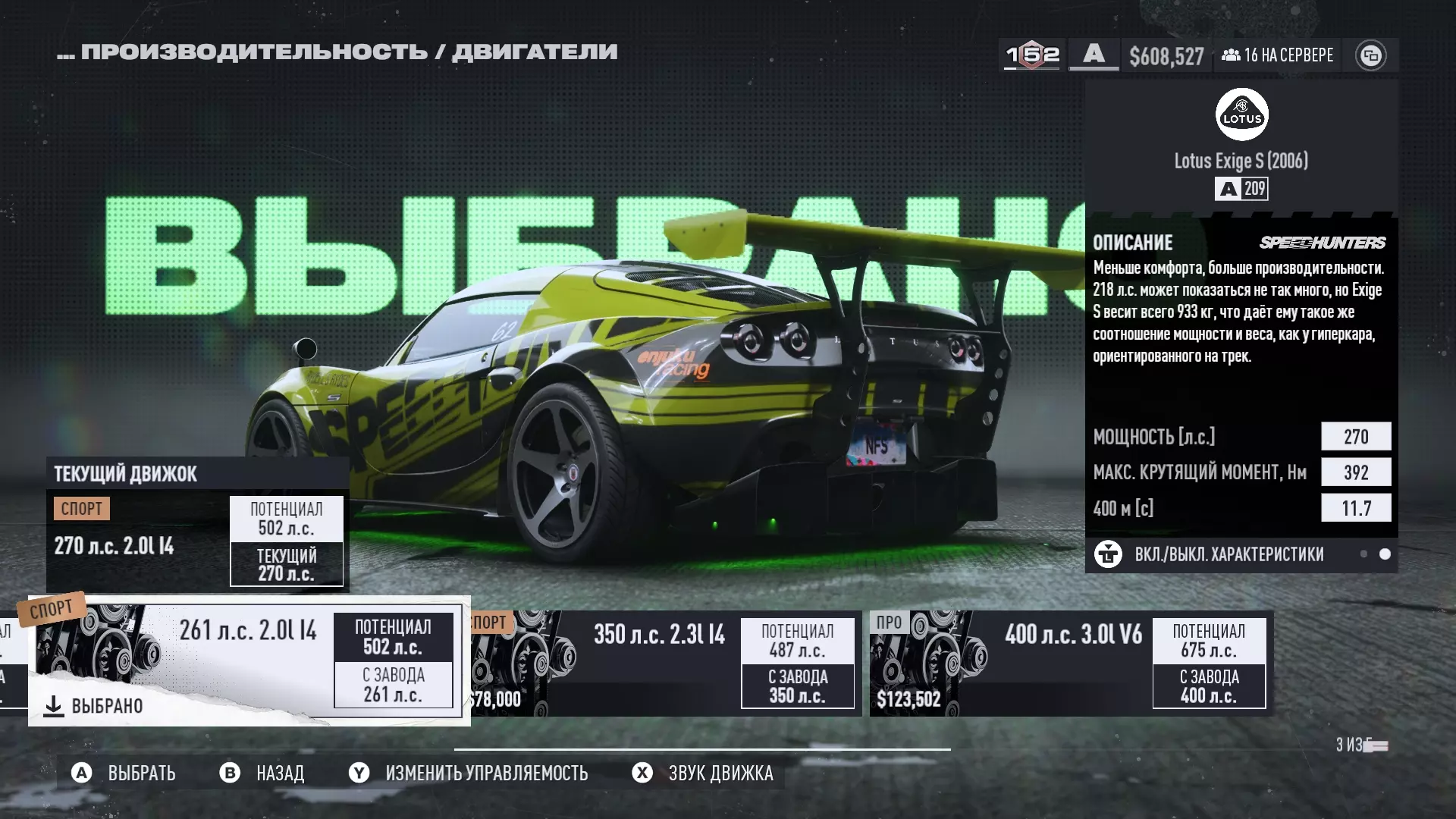Pick the 400 hp 3.0l V6 engine
This screenshot has height=819, width=1456.
[1071, 664]
